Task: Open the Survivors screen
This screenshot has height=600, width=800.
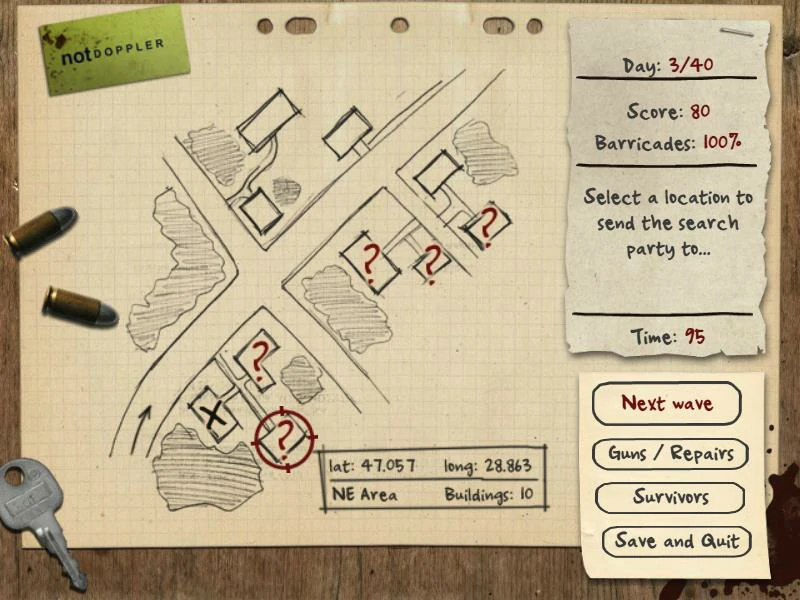Action: pyautogui.click(x=670, y=497)
